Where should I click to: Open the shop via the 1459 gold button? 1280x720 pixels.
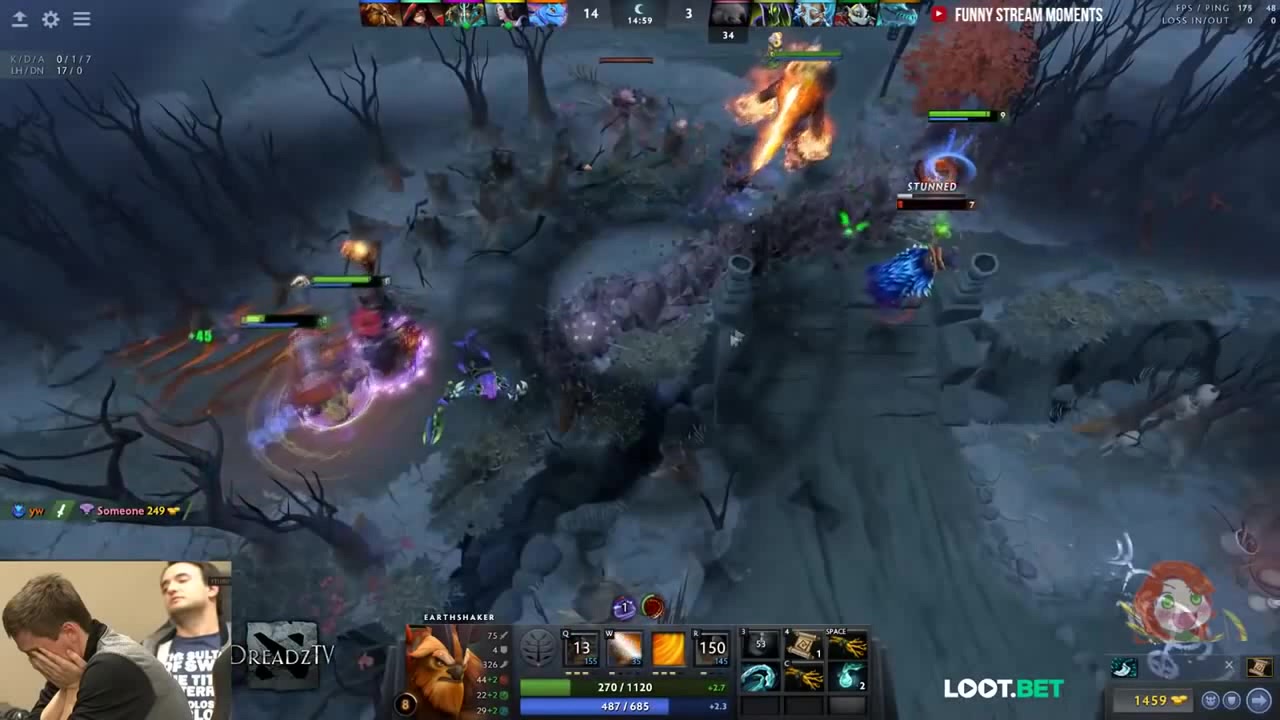[1158, 700]
